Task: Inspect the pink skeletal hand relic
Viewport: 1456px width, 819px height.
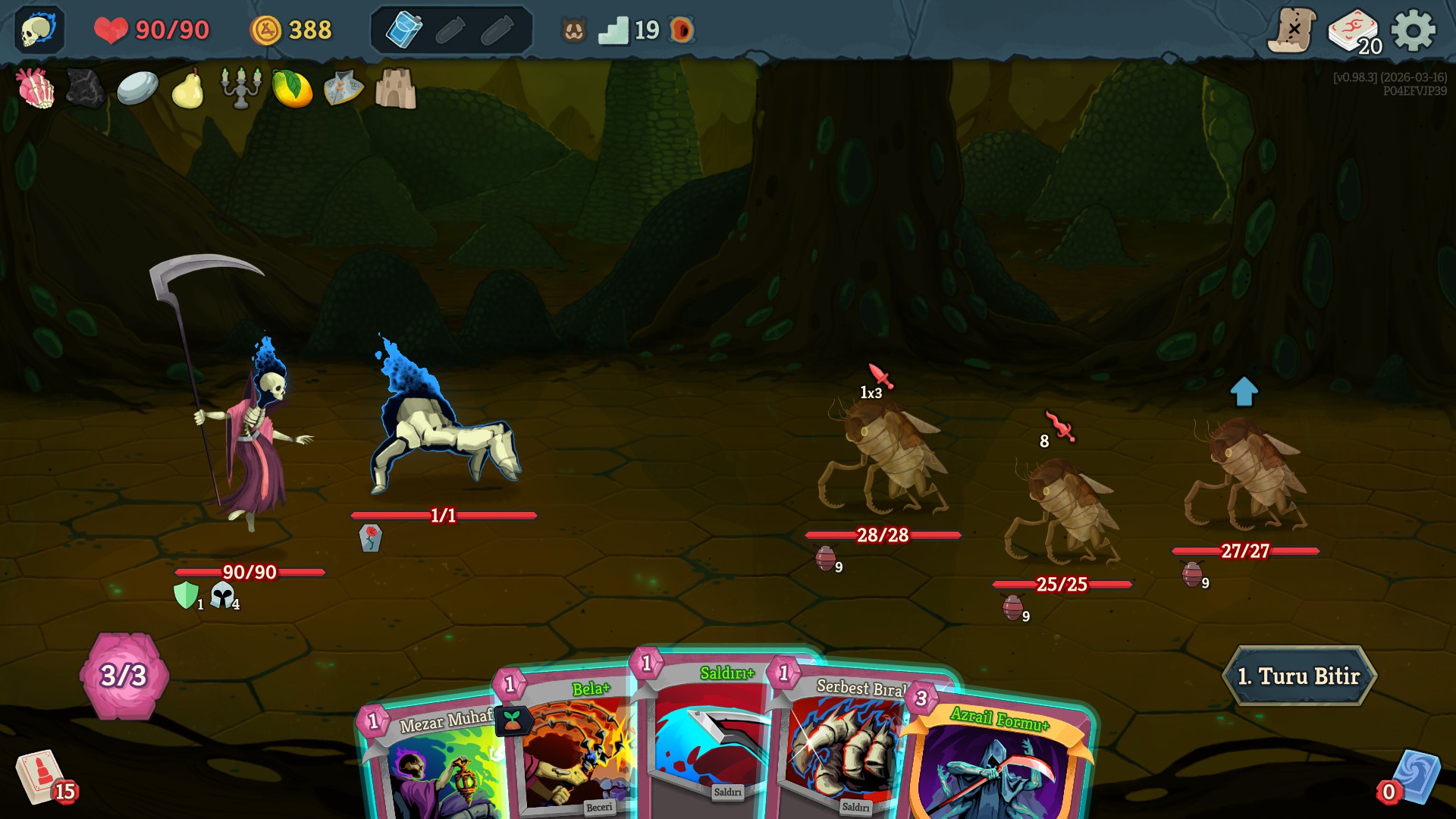Action: (36, 88)
